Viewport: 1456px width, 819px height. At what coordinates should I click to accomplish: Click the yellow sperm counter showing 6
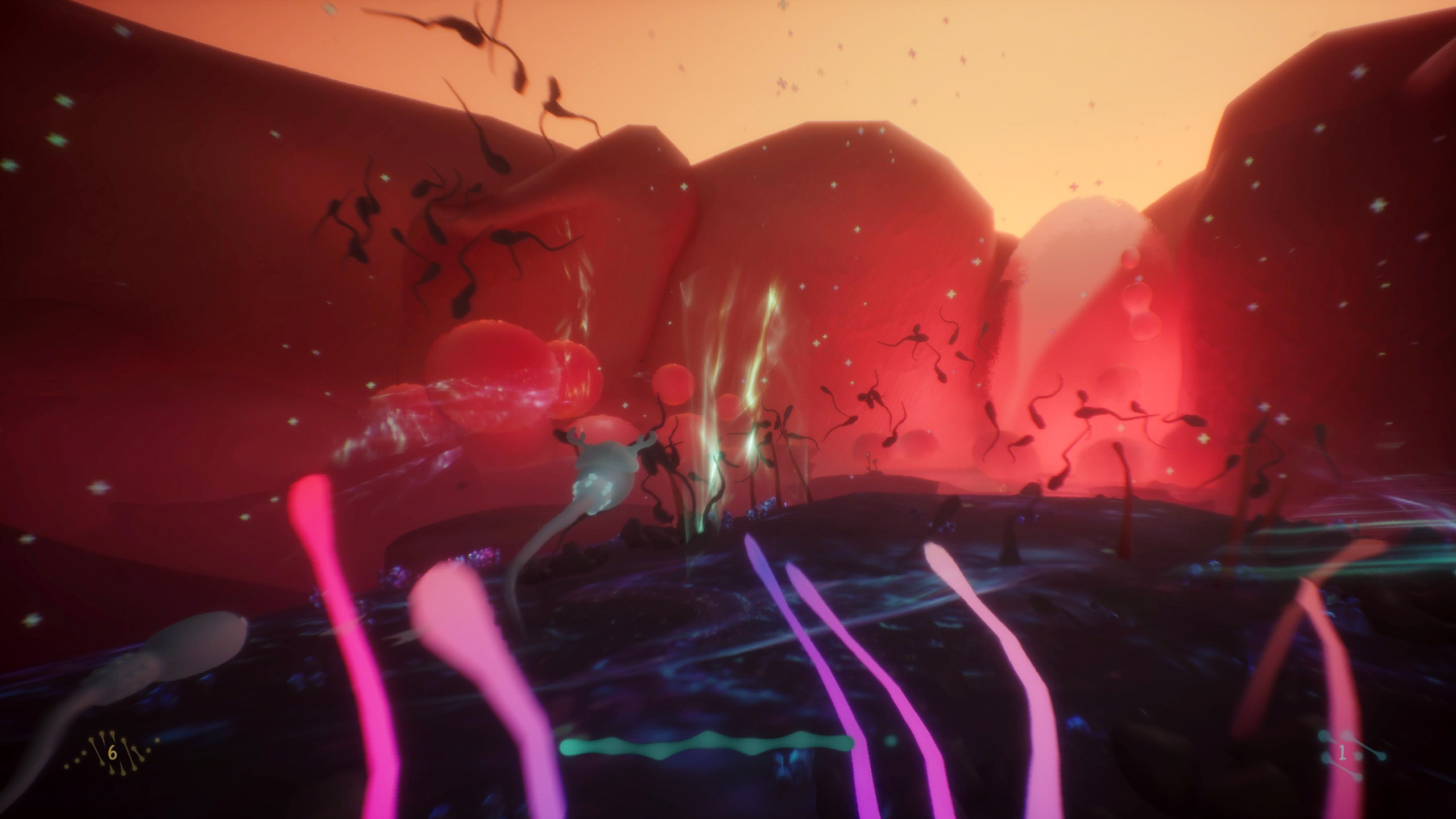click(113, 754)
